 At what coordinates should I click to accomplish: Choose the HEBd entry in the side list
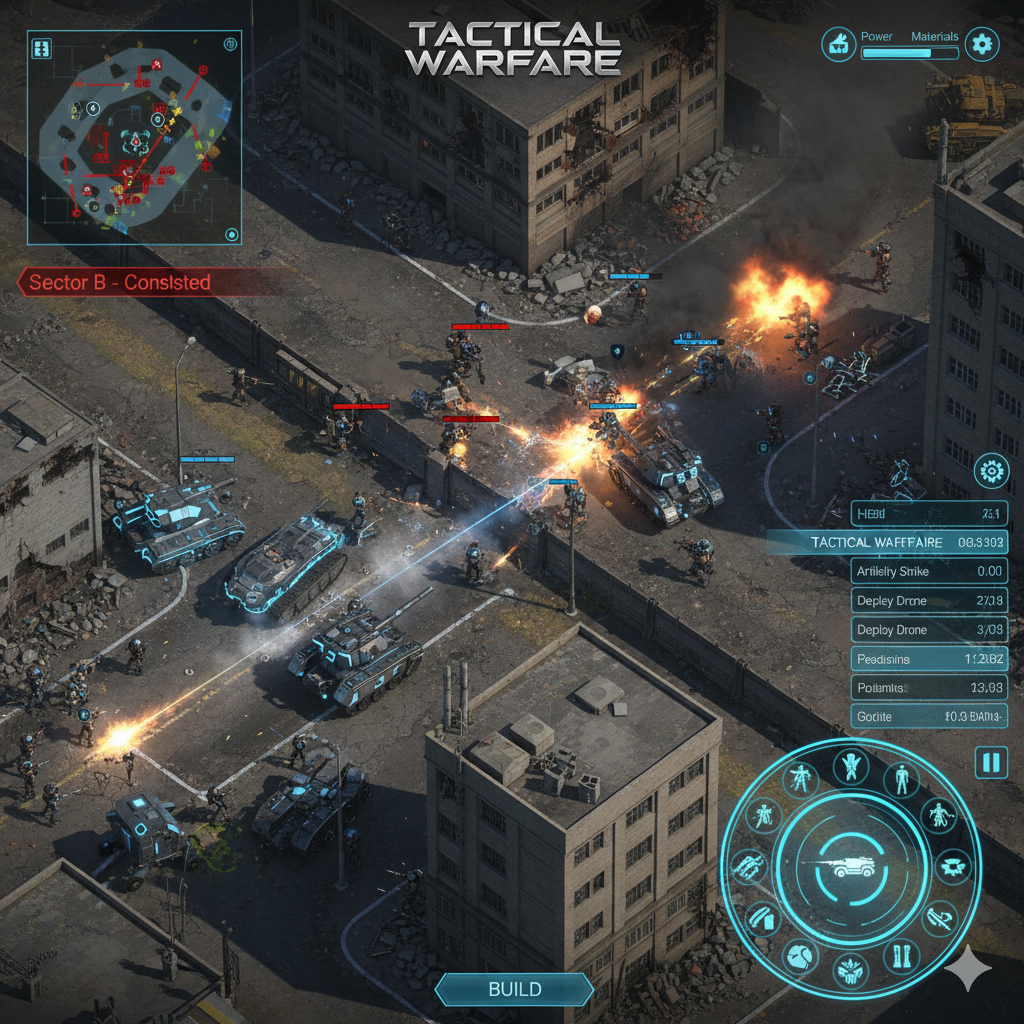pos(928,514)
